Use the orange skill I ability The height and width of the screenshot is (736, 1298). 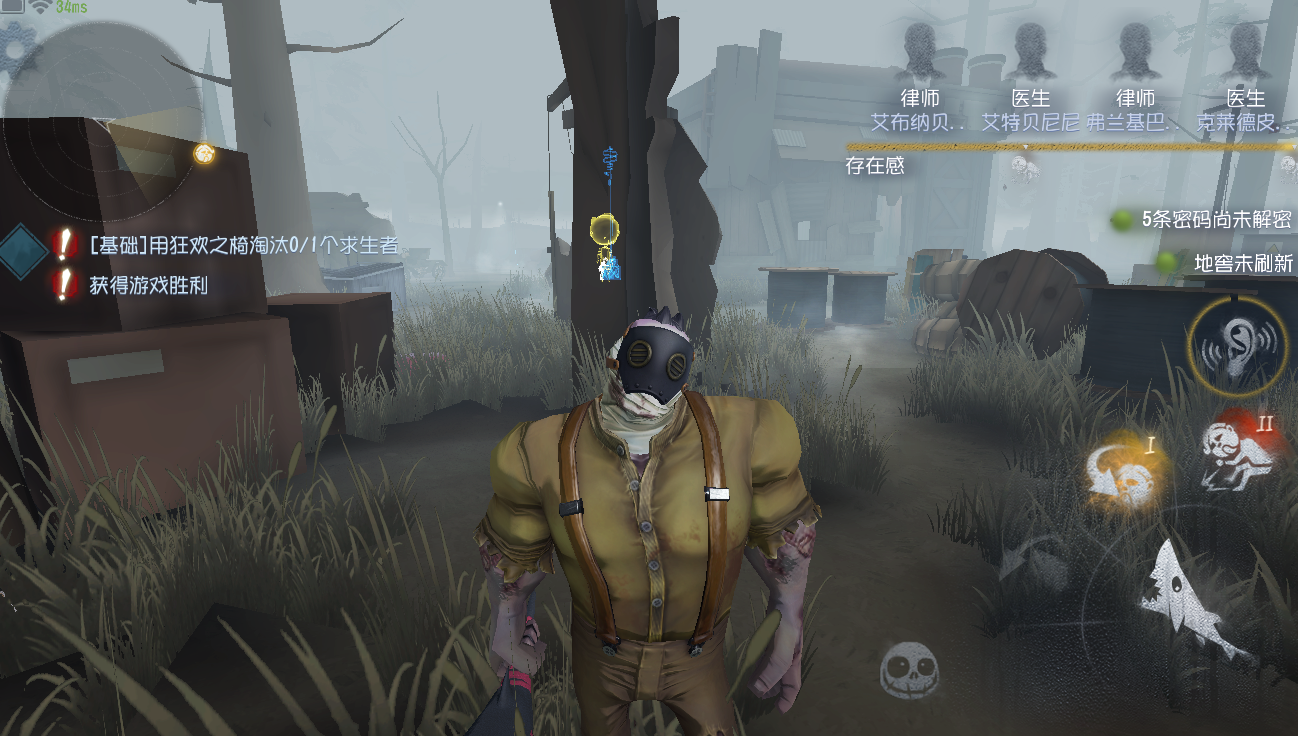tap(1124, 471)
